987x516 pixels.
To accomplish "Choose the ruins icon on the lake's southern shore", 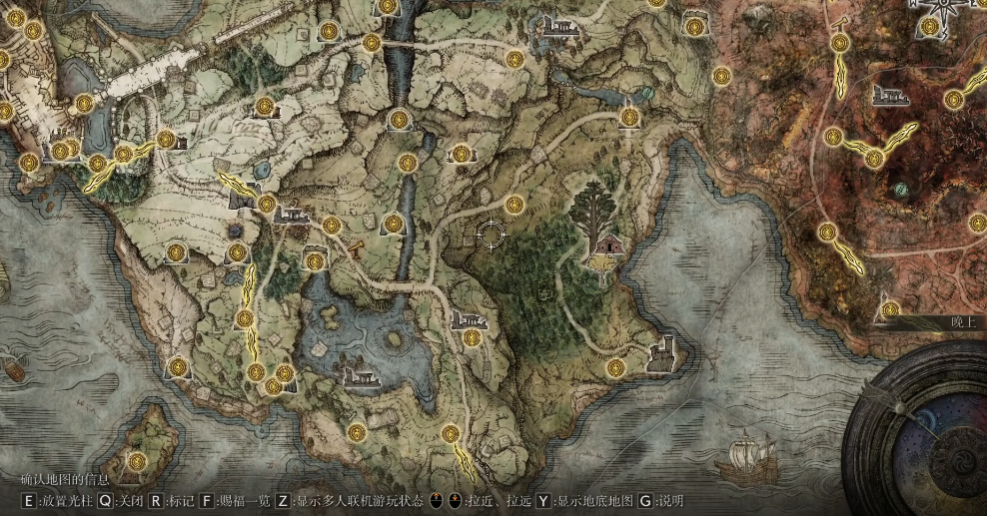I will (x=360, y=377).
